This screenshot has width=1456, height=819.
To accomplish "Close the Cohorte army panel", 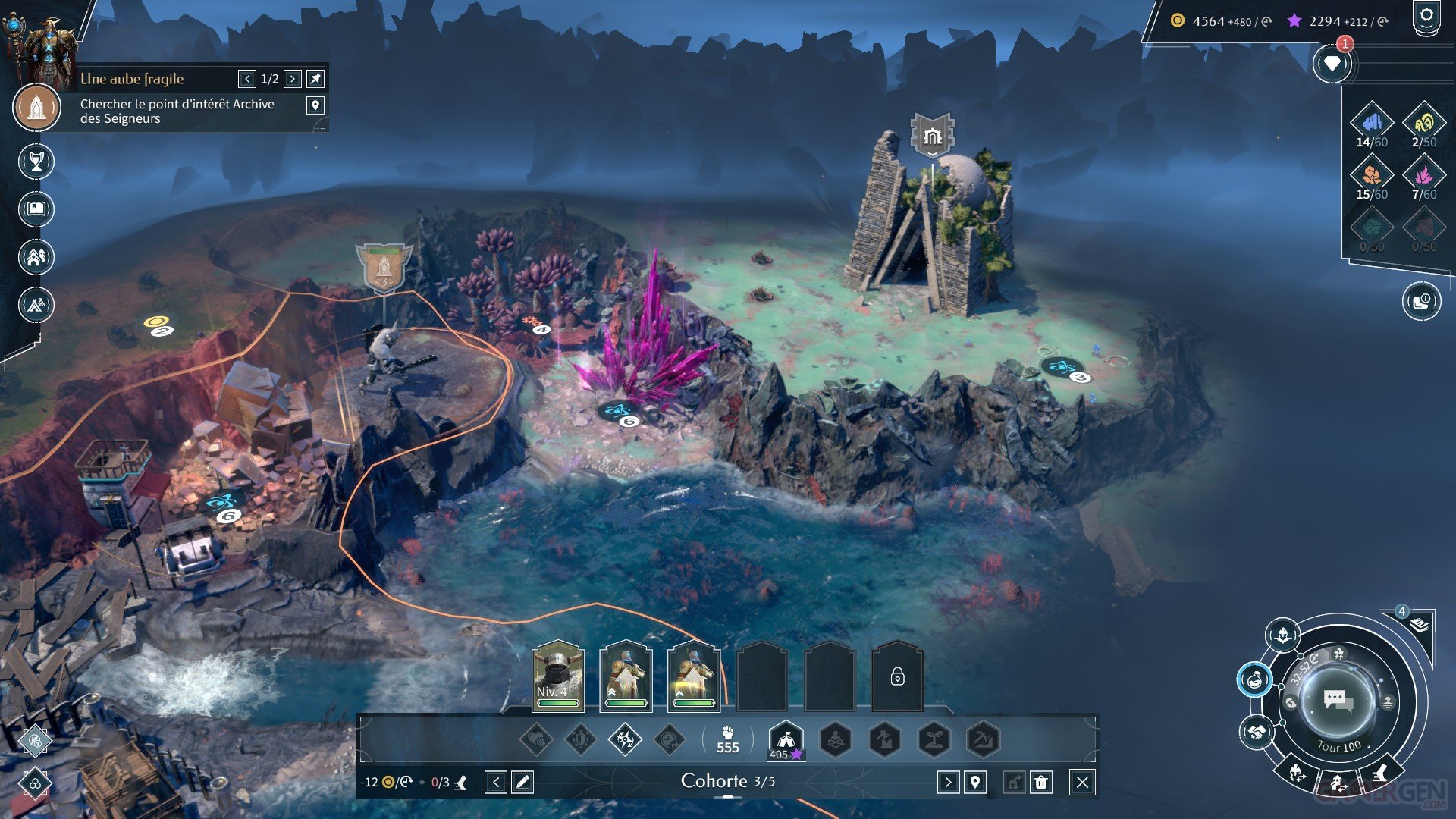I will coord(1082,782).
